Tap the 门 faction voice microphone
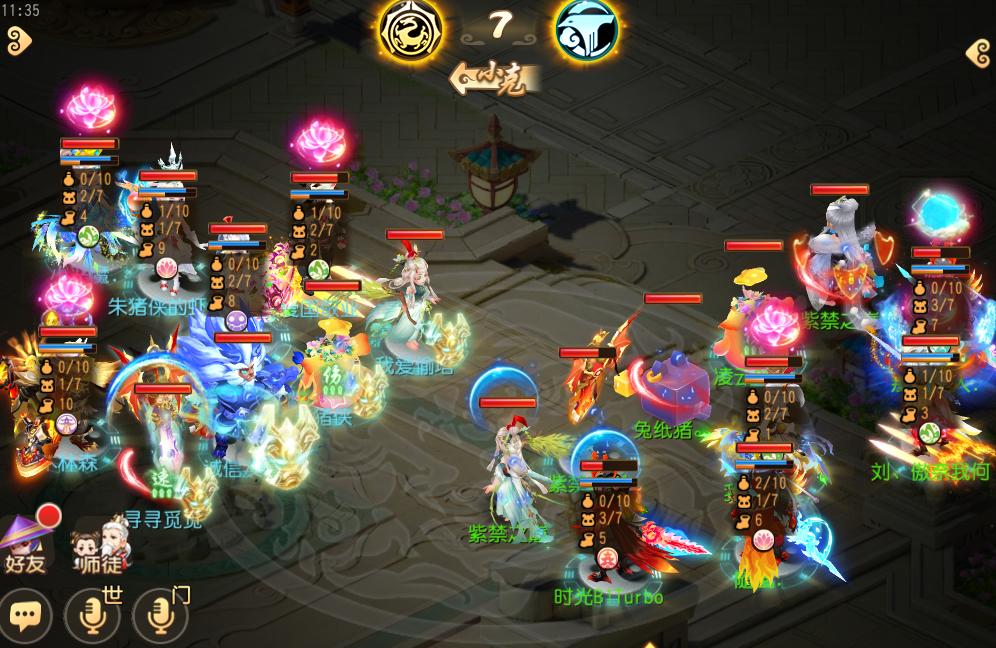Viewport: 996px width, 648px height. click(x=160, y=615)
